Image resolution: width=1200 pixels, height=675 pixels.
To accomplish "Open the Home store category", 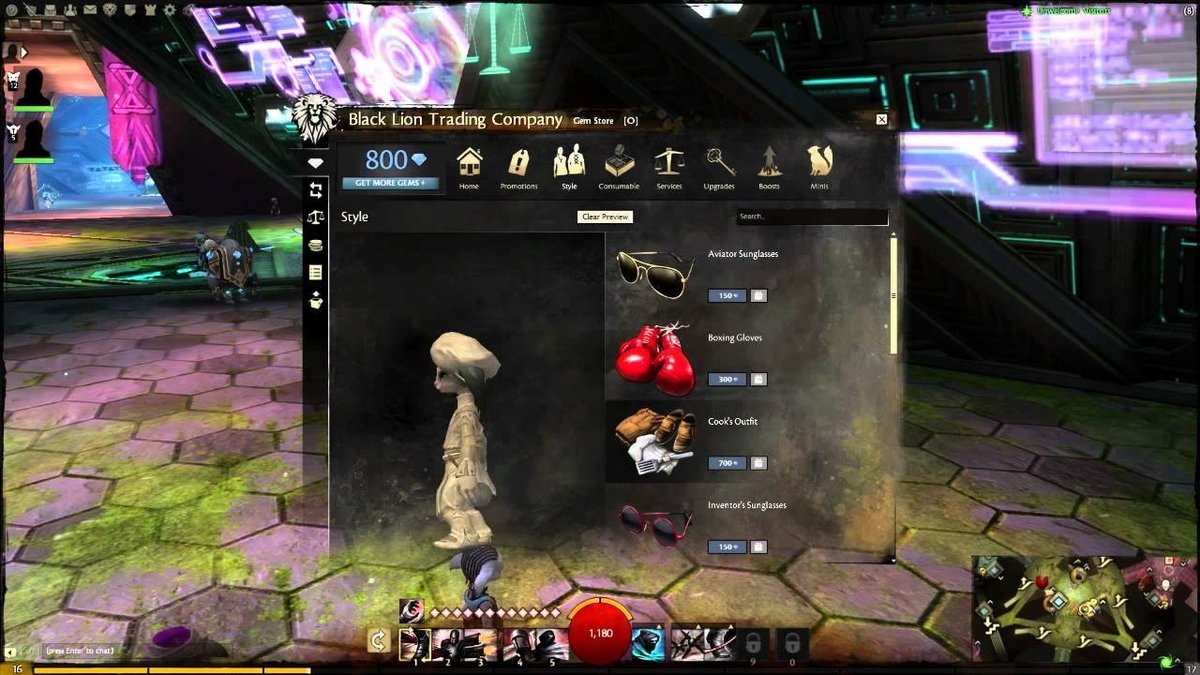I will [469, 167].
